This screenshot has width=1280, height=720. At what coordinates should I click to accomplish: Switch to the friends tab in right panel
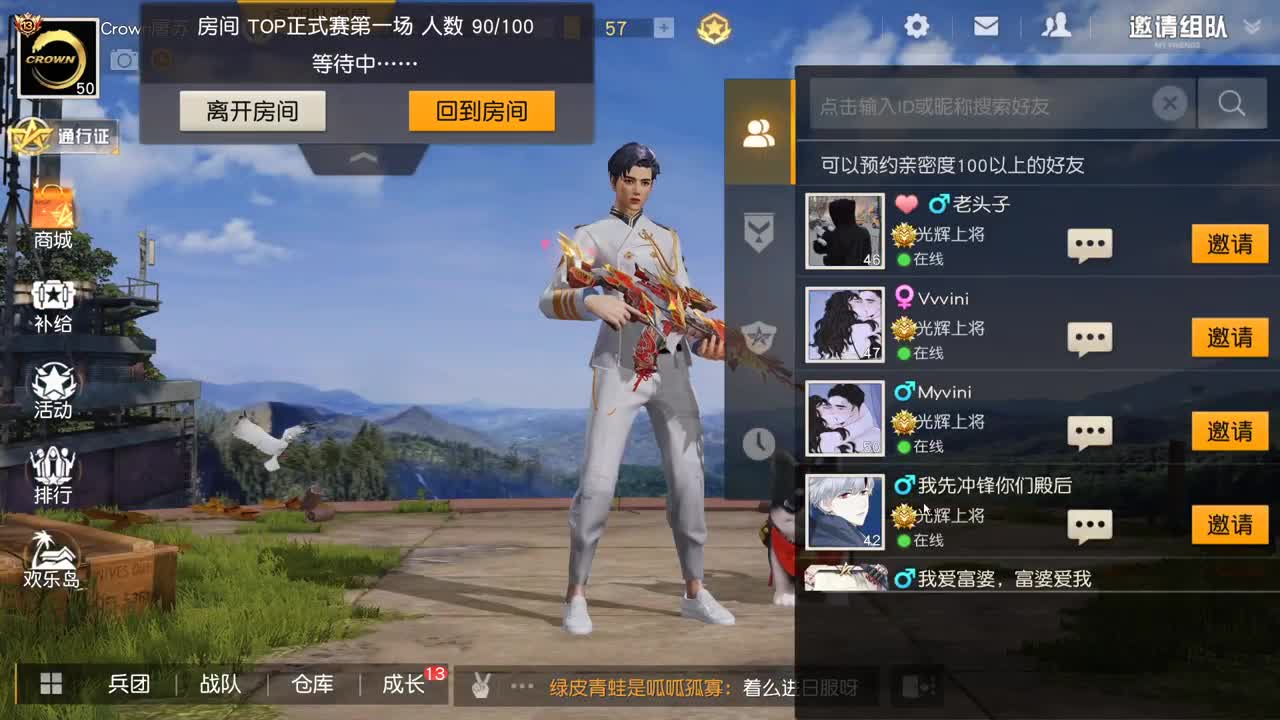pos(760,131)
